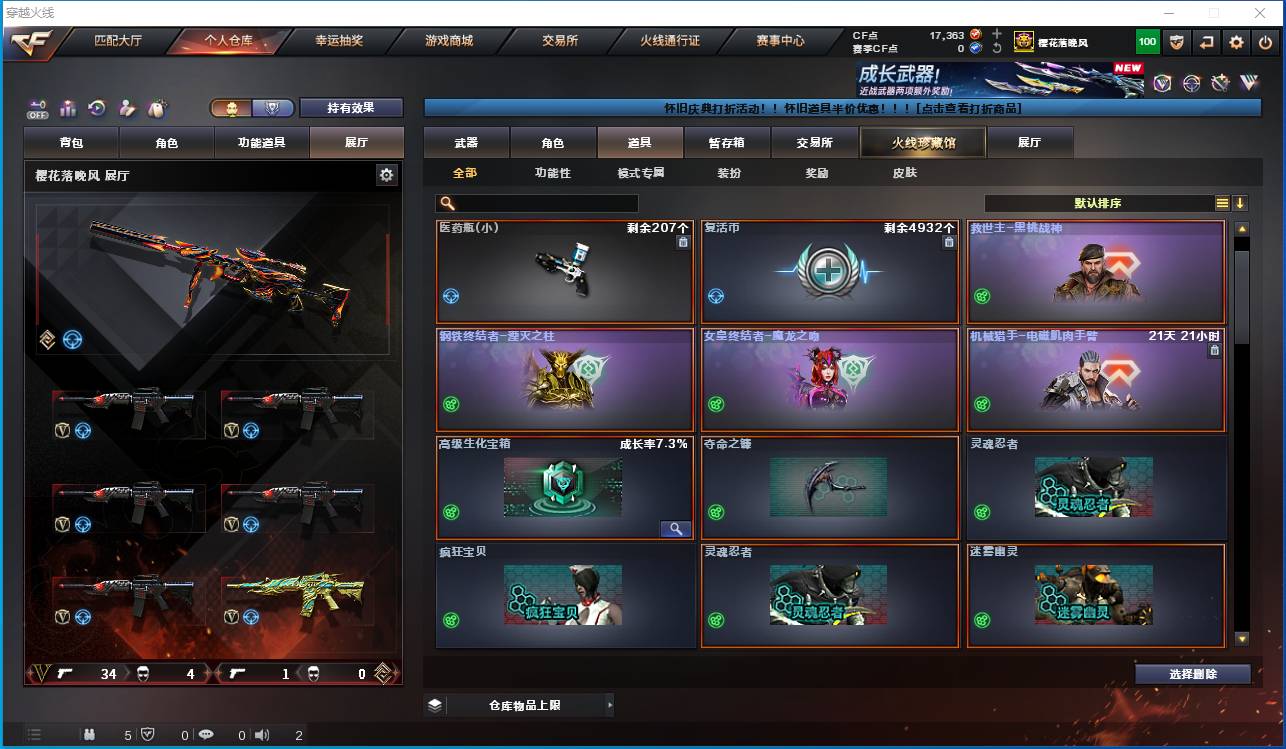Close the game window
The height and width of the screenshot is (749, 1286).
click(x=1260, y=13)
